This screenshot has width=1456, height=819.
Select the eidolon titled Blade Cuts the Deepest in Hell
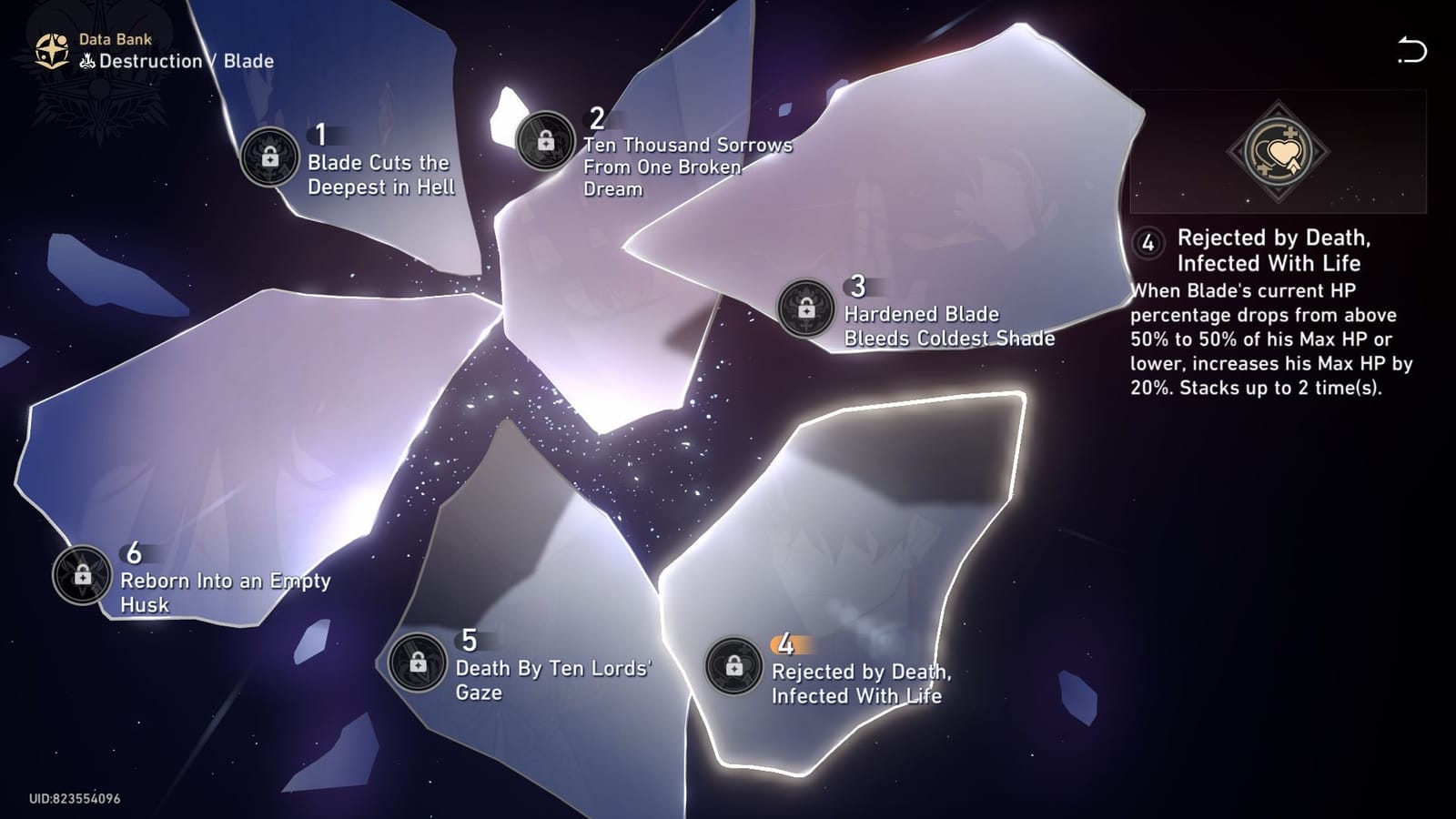pyautogui.click(x=378, y=175)
